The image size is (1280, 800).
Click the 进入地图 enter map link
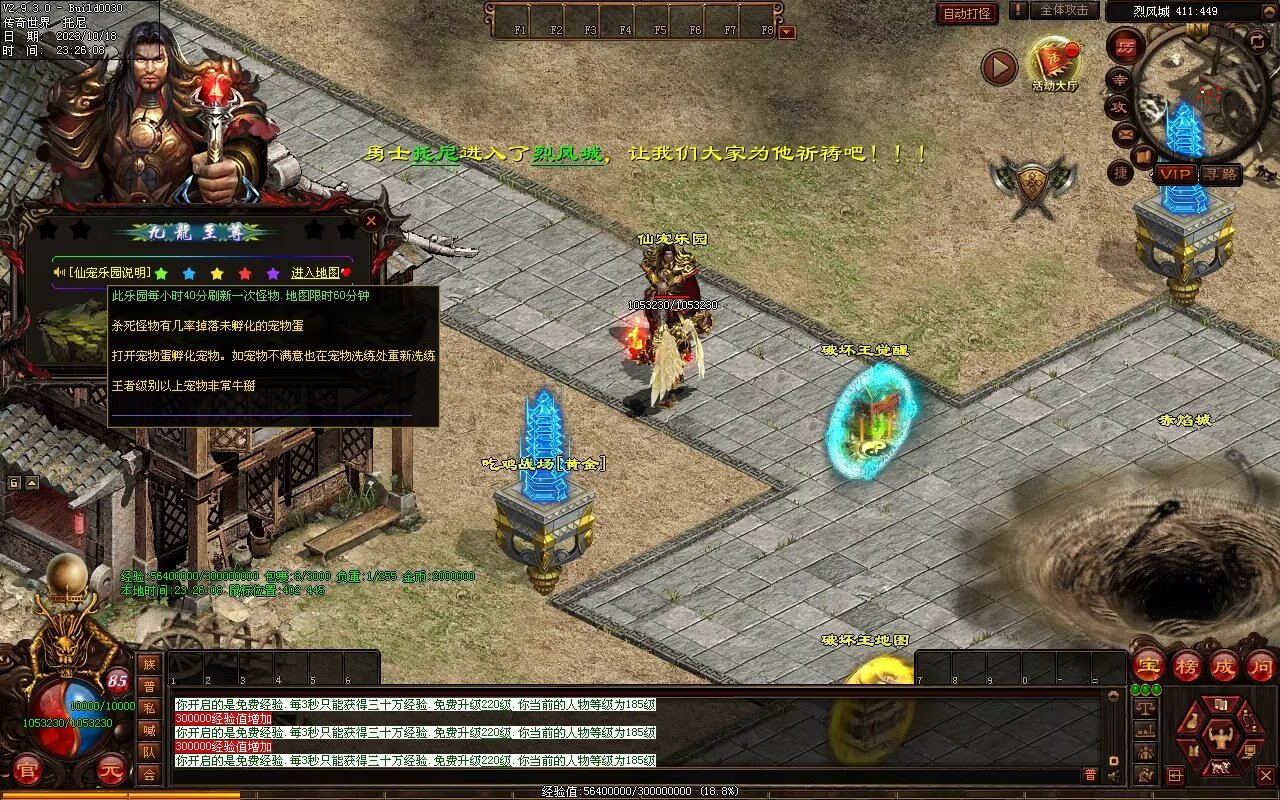coord(316,273)
